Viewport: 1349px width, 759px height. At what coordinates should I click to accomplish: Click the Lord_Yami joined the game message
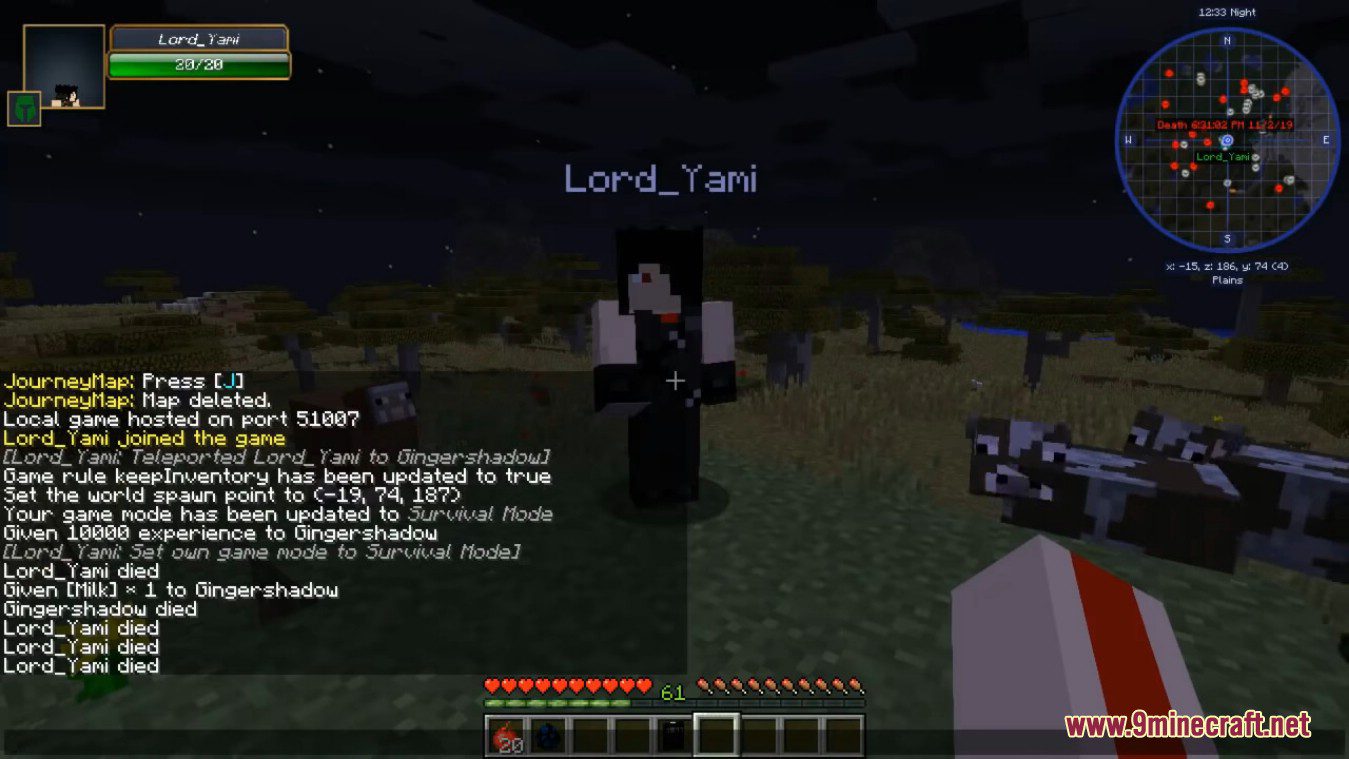coord(145,438)
